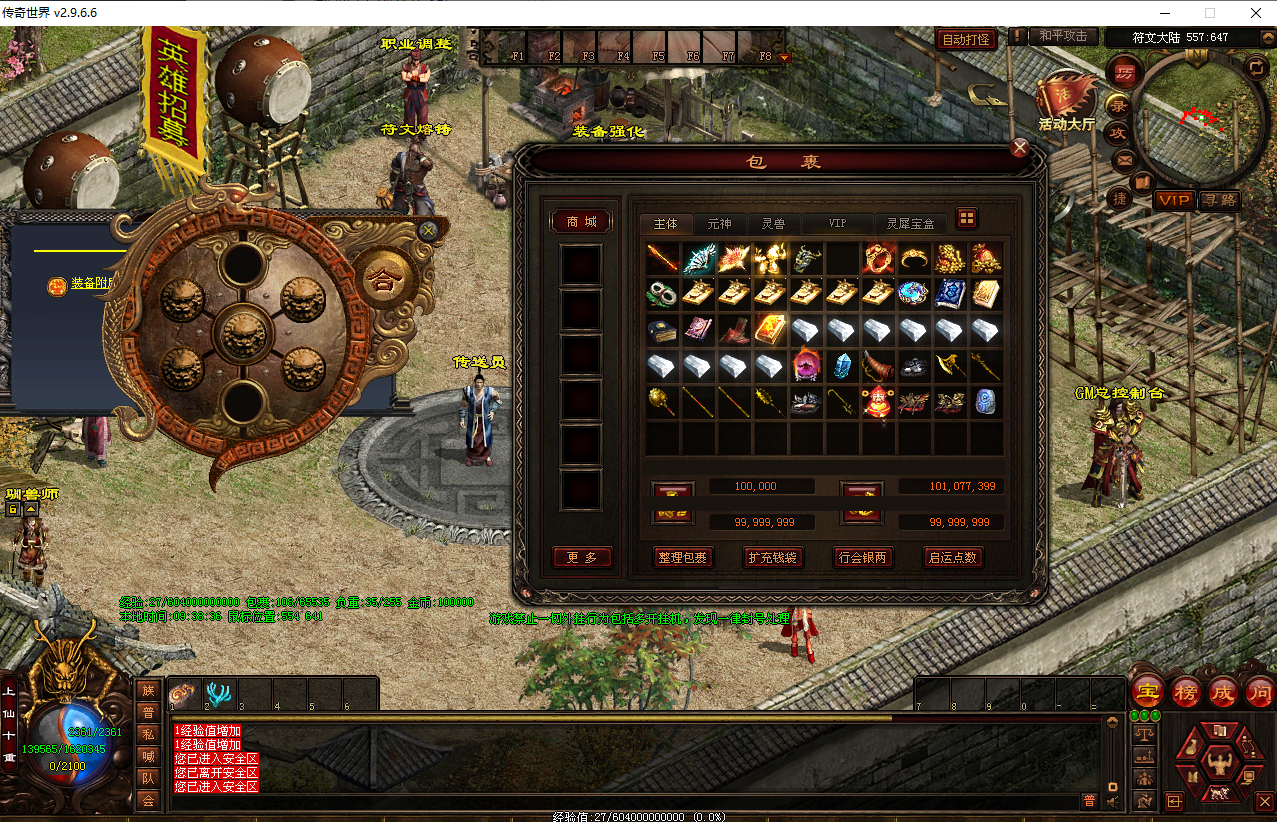Viewport: 1277px width, 822px height.
Task: Switch to the 灵兽 inventory tab
Action: pos(773,223)
